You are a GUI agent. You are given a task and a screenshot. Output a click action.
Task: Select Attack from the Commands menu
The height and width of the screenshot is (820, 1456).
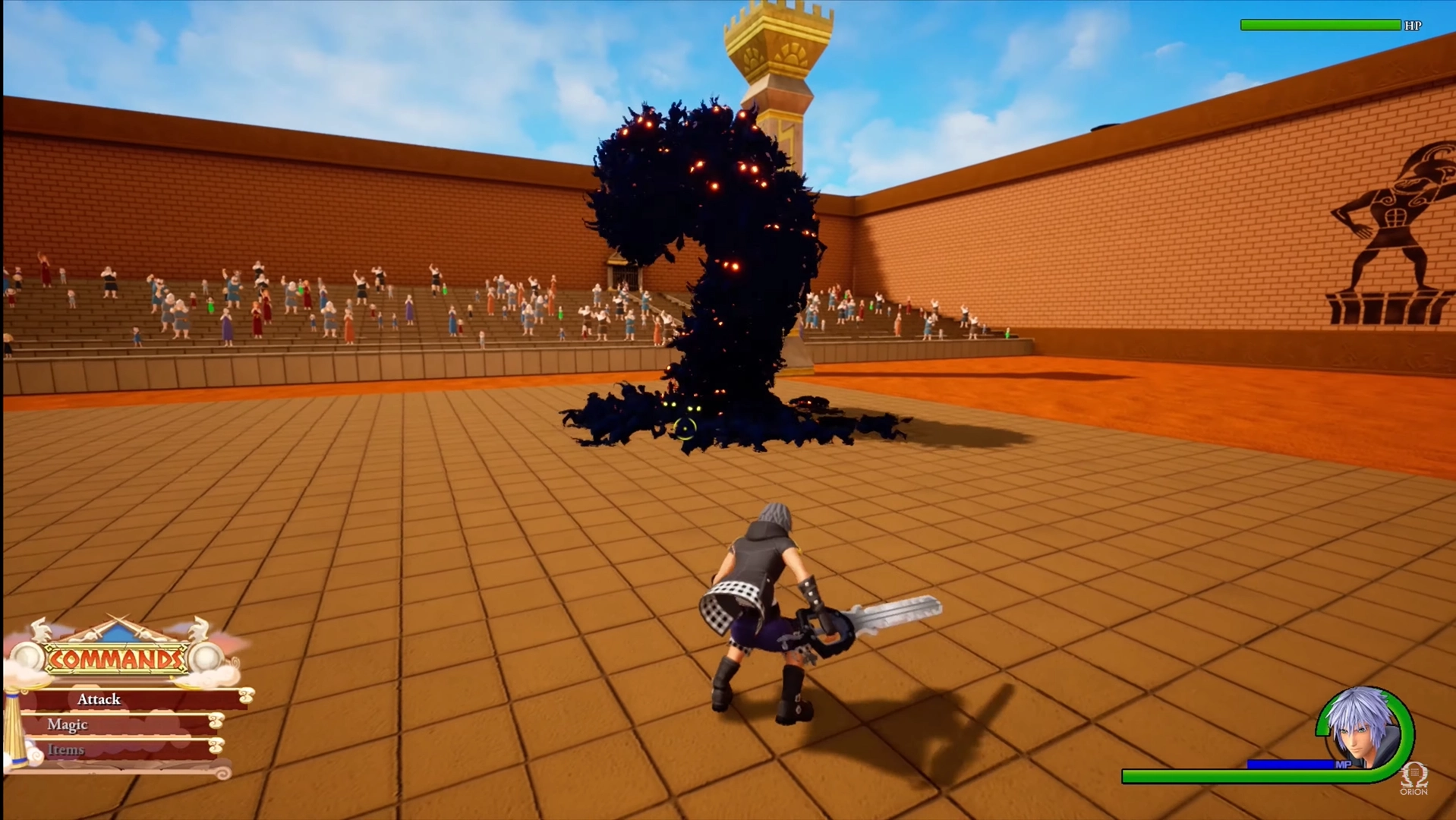pyautogui.click(x=99, y=701)
